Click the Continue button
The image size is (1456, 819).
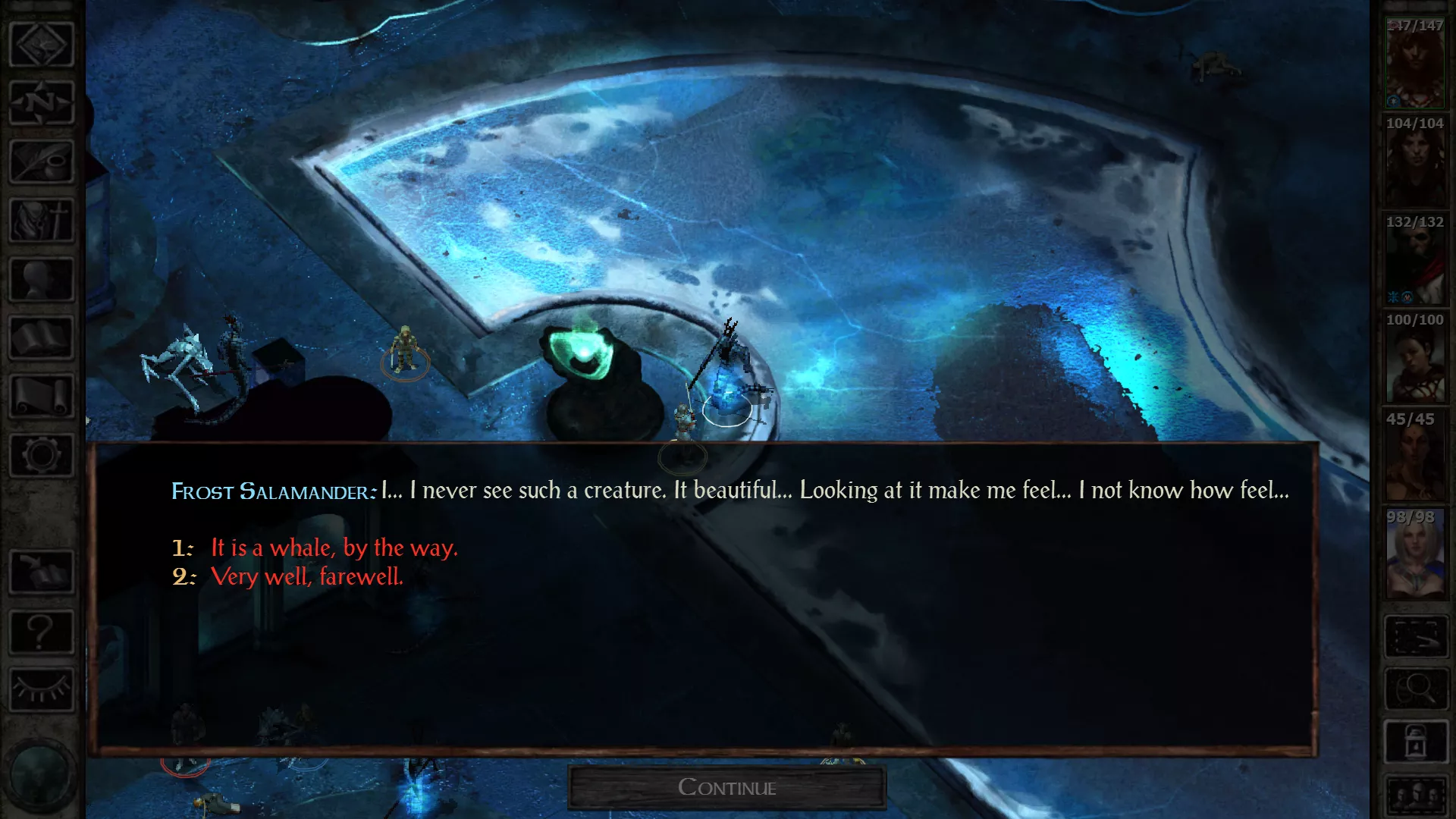726,787
